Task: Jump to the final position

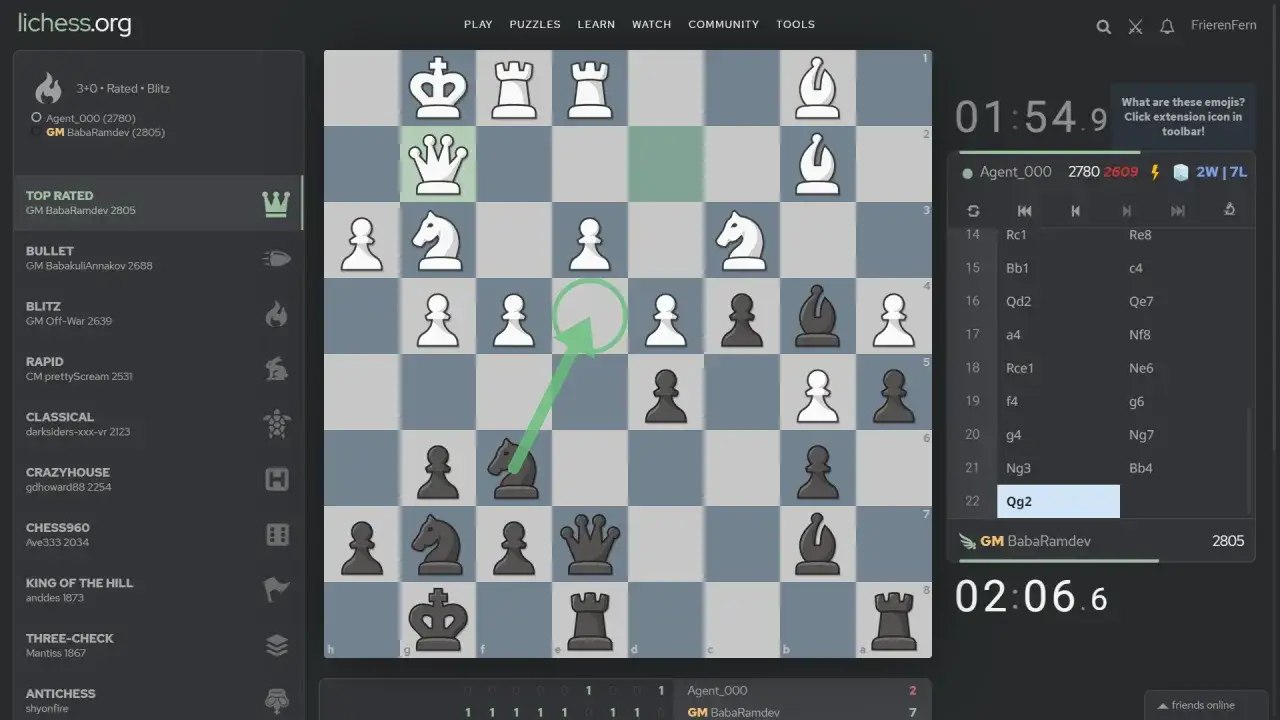Action: tap(1177, 211)
